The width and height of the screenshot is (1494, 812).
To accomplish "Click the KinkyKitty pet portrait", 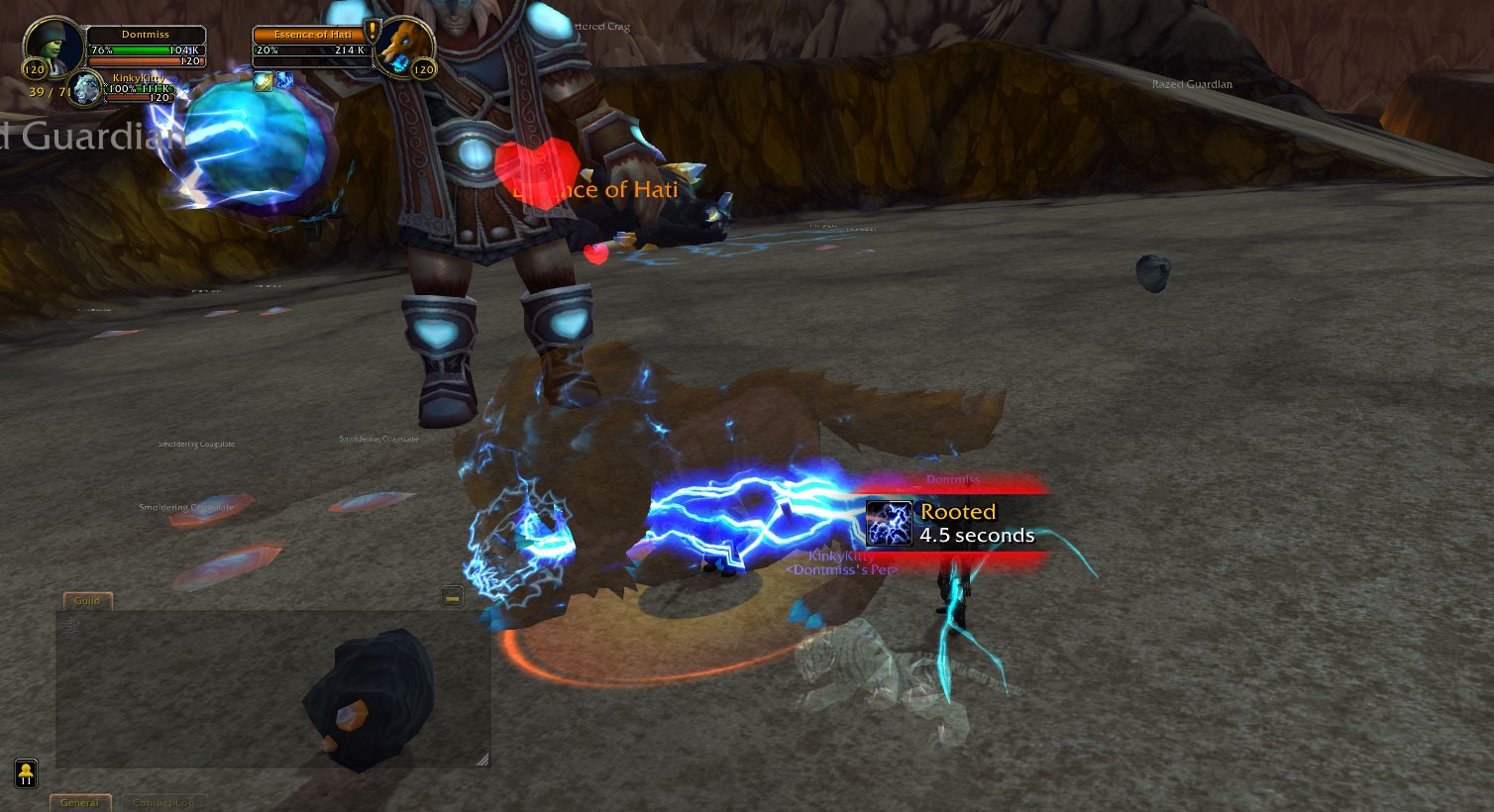I will pos(87,87).
